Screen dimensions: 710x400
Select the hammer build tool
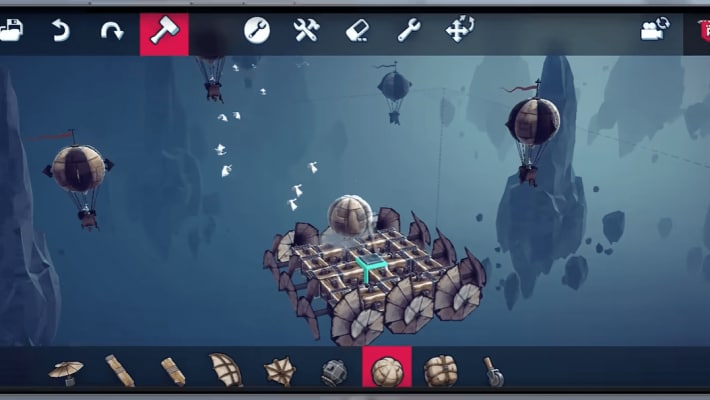pos(164,33)
